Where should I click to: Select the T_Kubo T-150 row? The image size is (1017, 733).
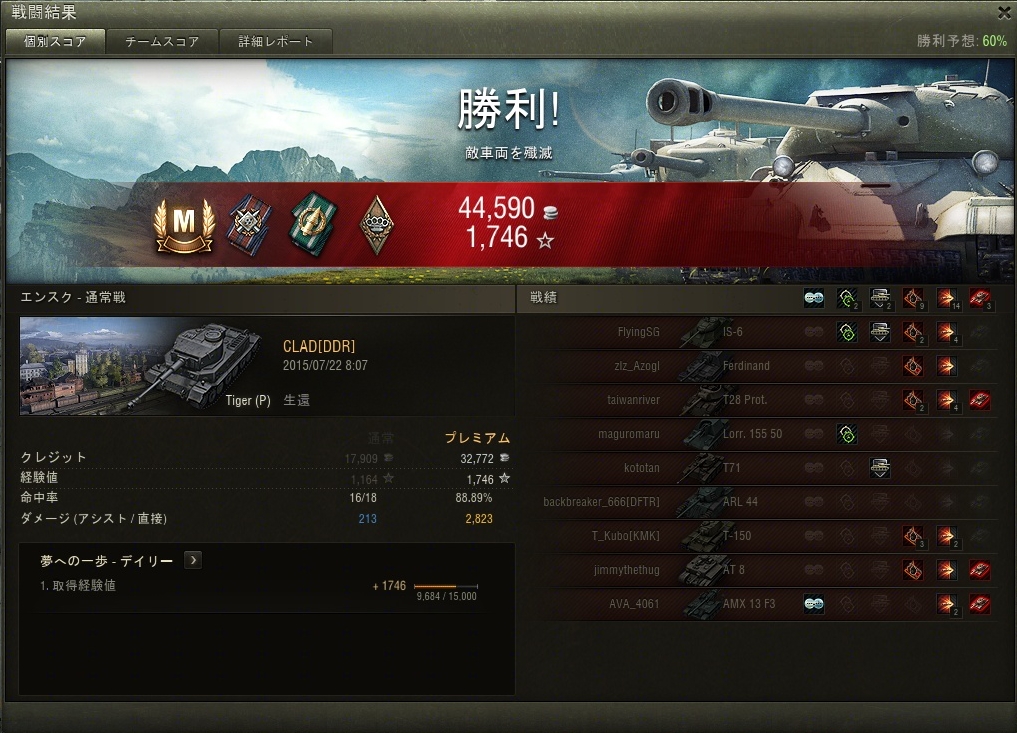coord(760,536)
